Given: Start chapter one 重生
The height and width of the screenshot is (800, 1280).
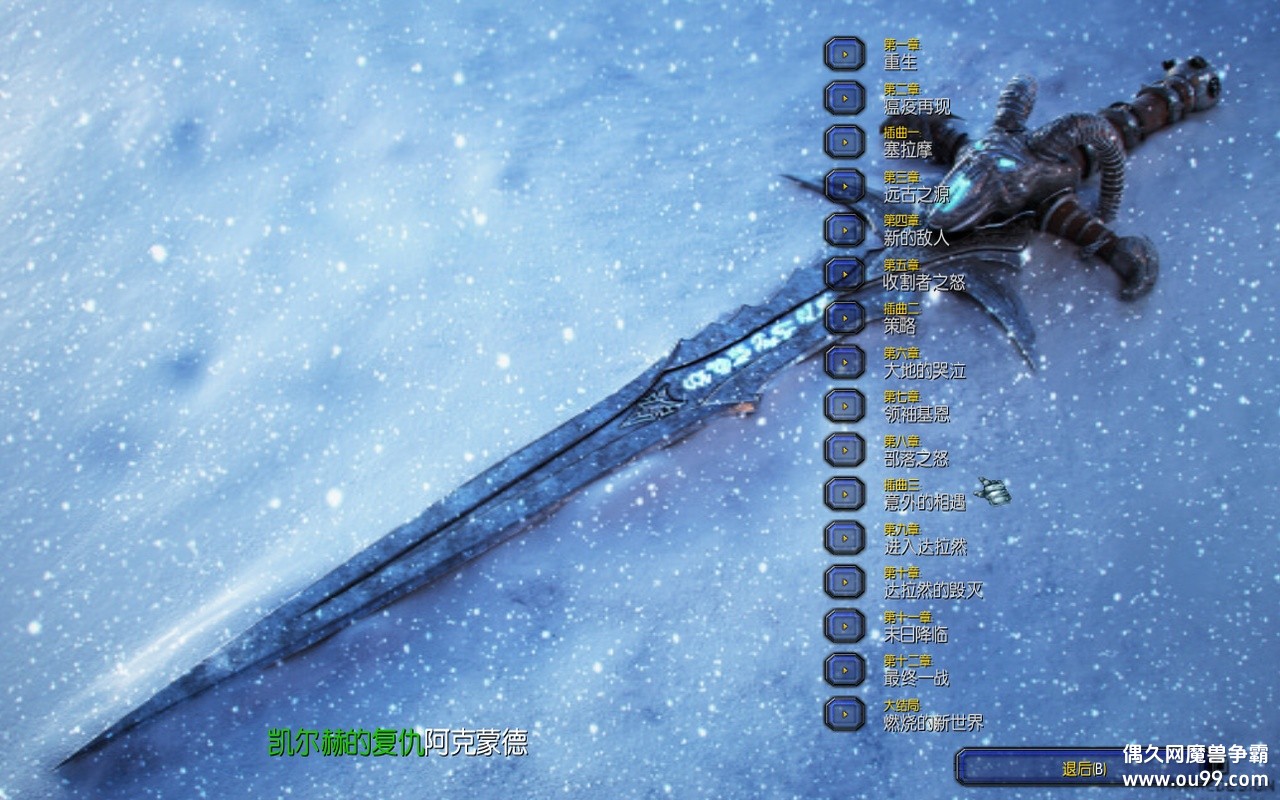Looking at the screenshot, I should click(x=845, y=54).
